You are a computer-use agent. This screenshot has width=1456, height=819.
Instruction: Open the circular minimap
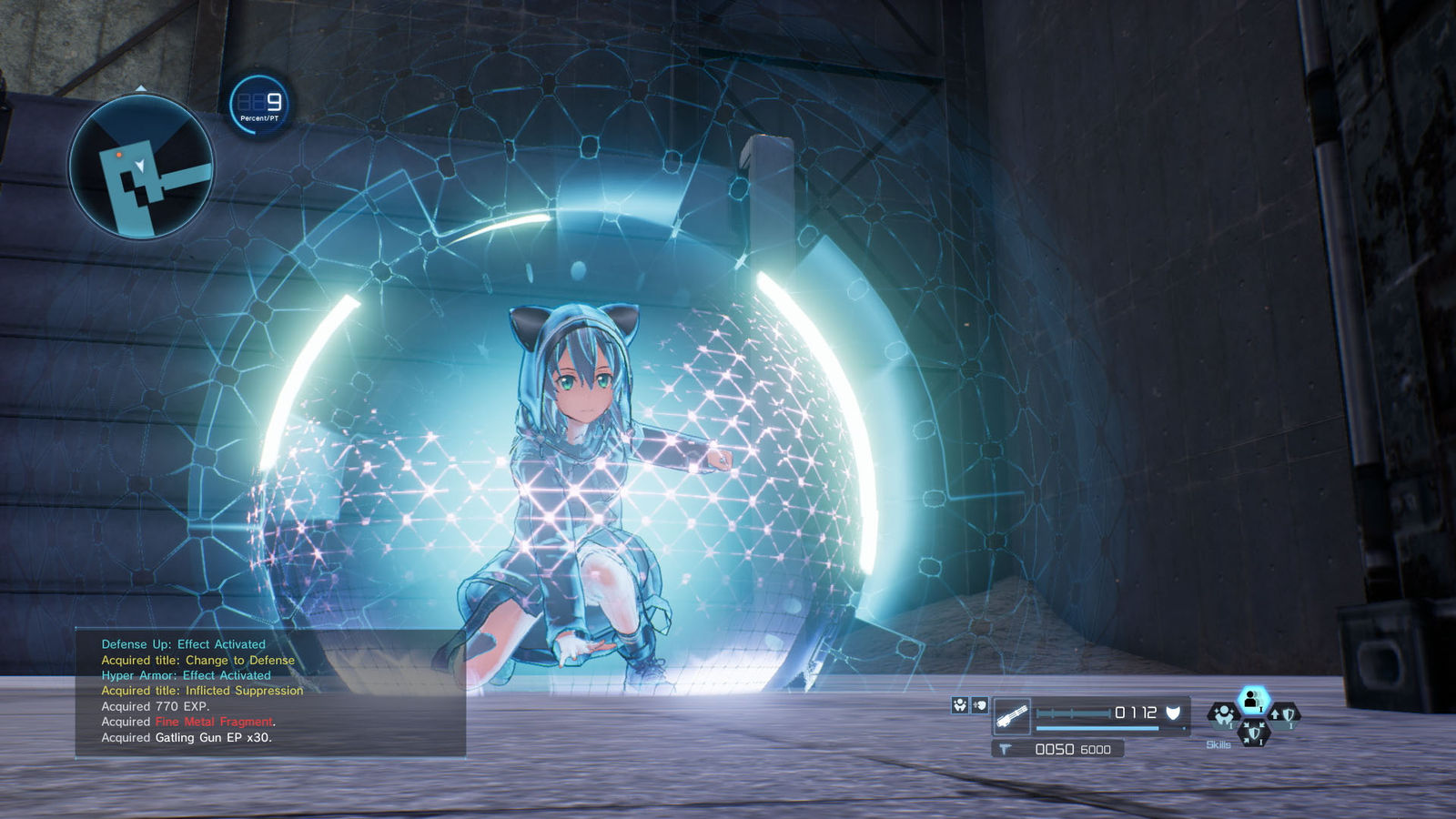tap(141, 167)
